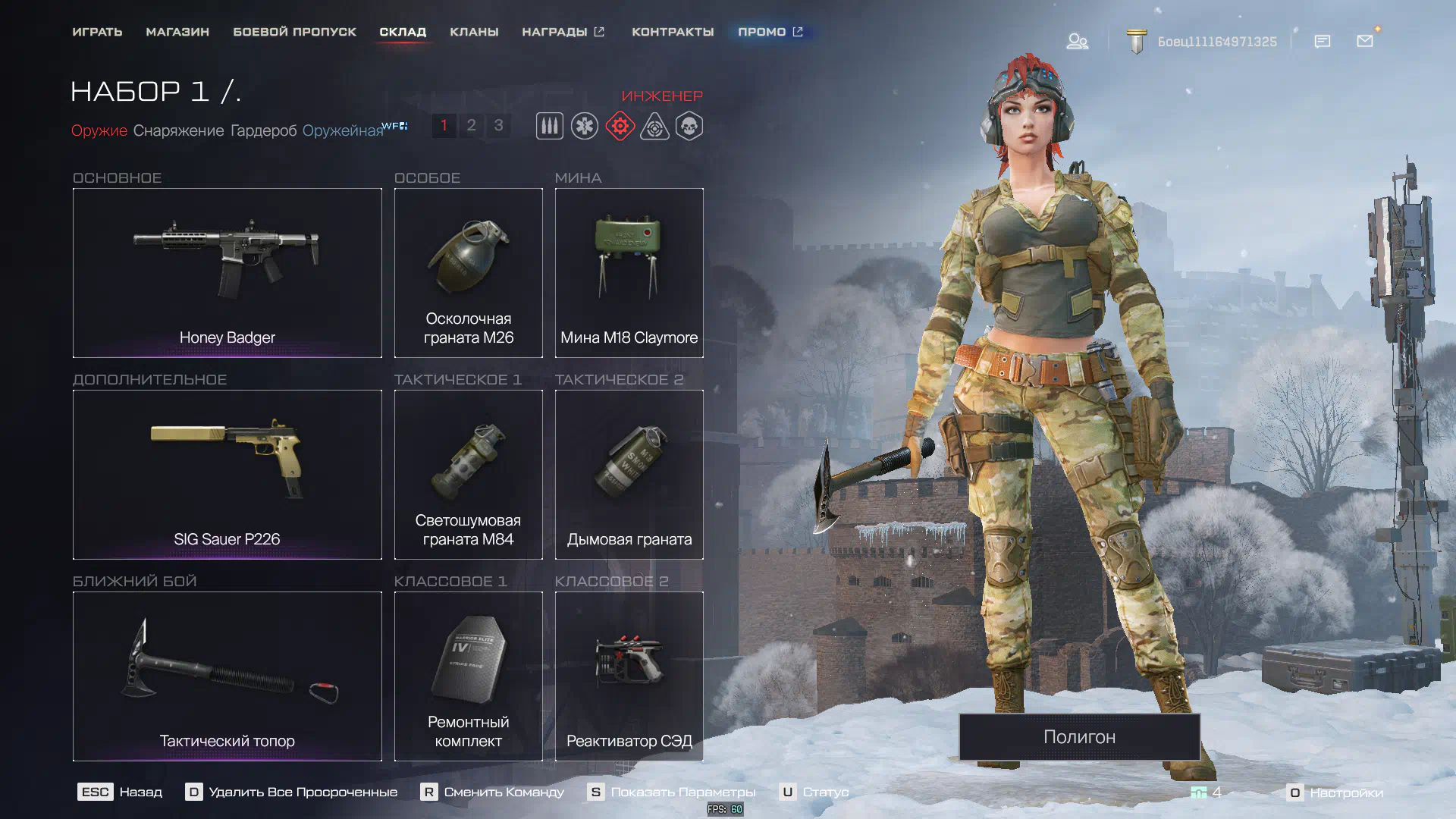Choose the medic class icon
Image resolution: width=1456 pixels, height=819 pixels.
pyautogui.click(x=585, y=126)
